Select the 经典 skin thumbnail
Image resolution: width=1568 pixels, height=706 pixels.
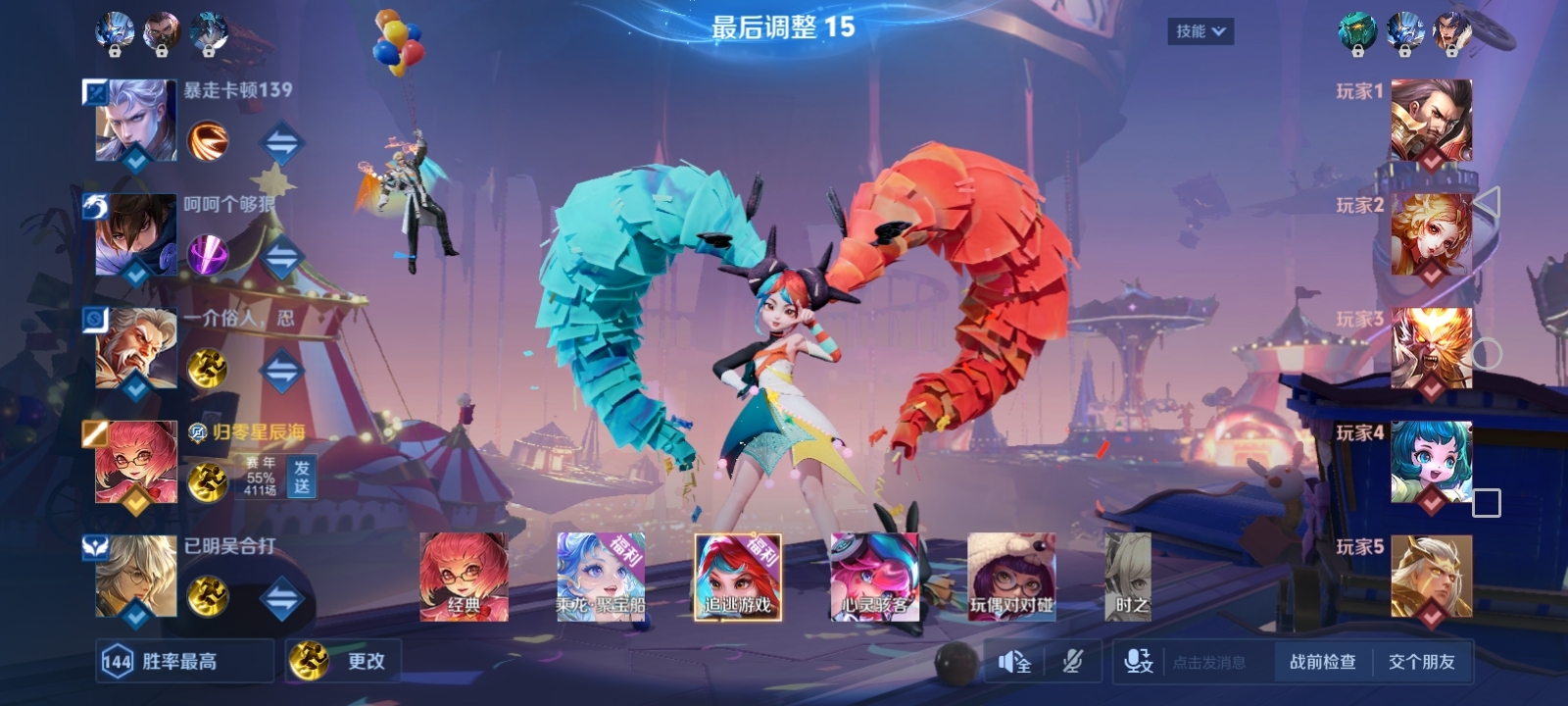[x=464, y=578]
